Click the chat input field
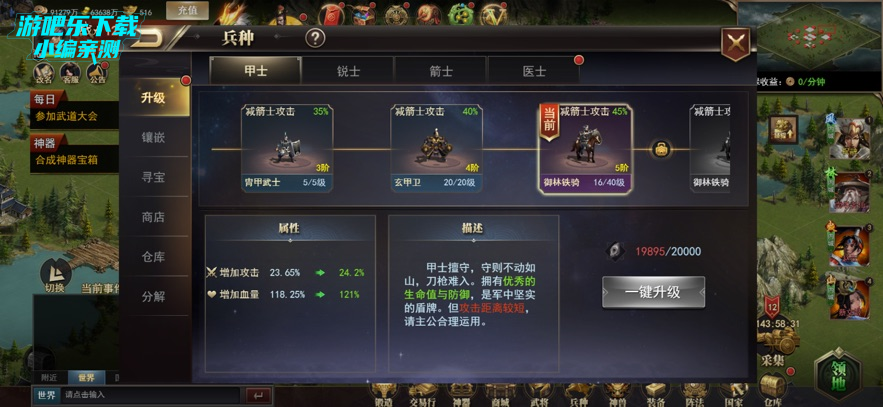 (150, 395)
